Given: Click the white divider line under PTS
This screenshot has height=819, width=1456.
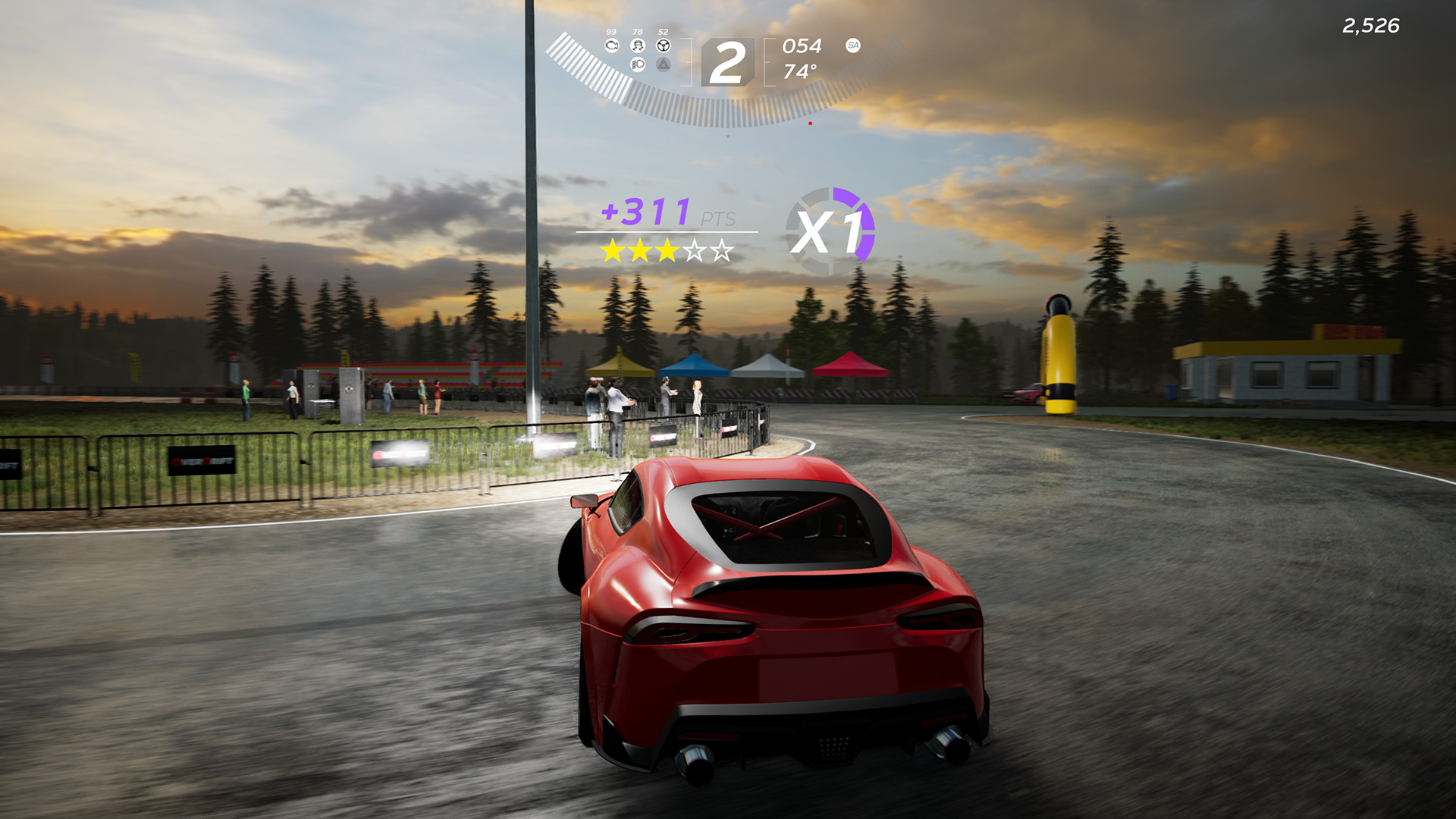Looking at the screenshot, I should tap(667, 231).
